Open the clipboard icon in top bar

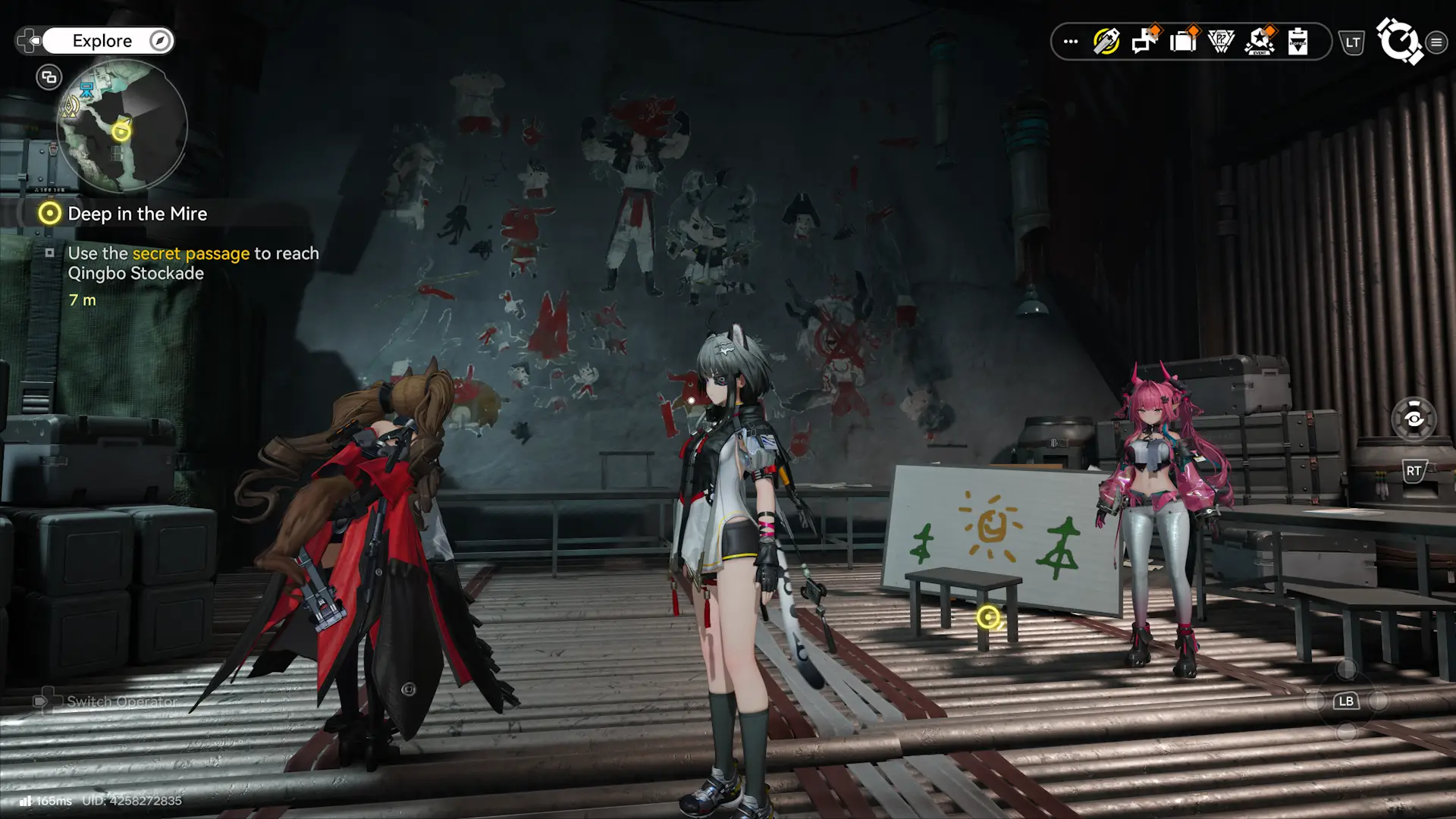tap(1298, 42)
